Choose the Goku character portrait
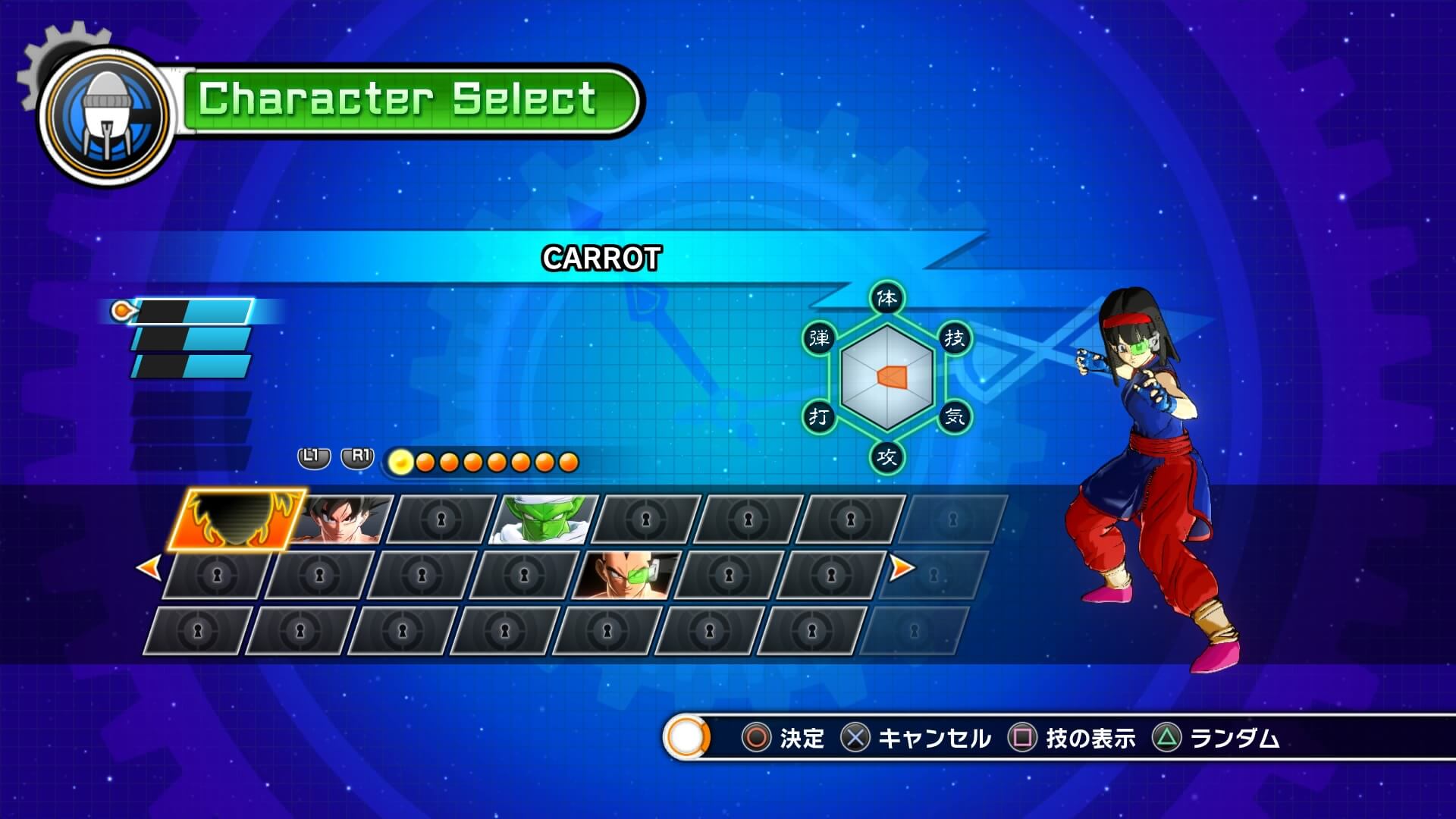 coord(341,520)
